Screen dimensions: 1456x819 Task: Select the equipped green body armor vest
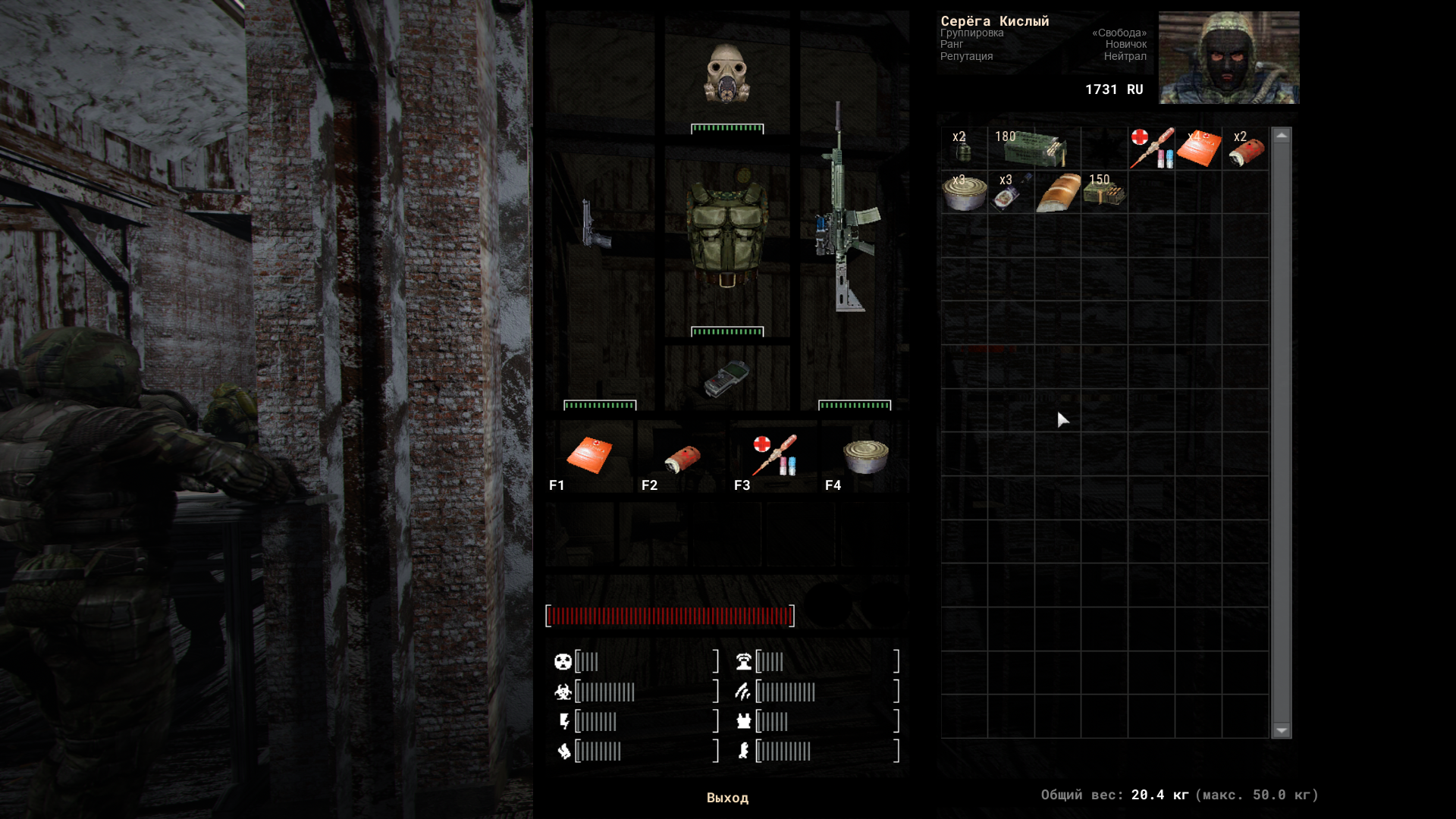[x=726, y=227]
